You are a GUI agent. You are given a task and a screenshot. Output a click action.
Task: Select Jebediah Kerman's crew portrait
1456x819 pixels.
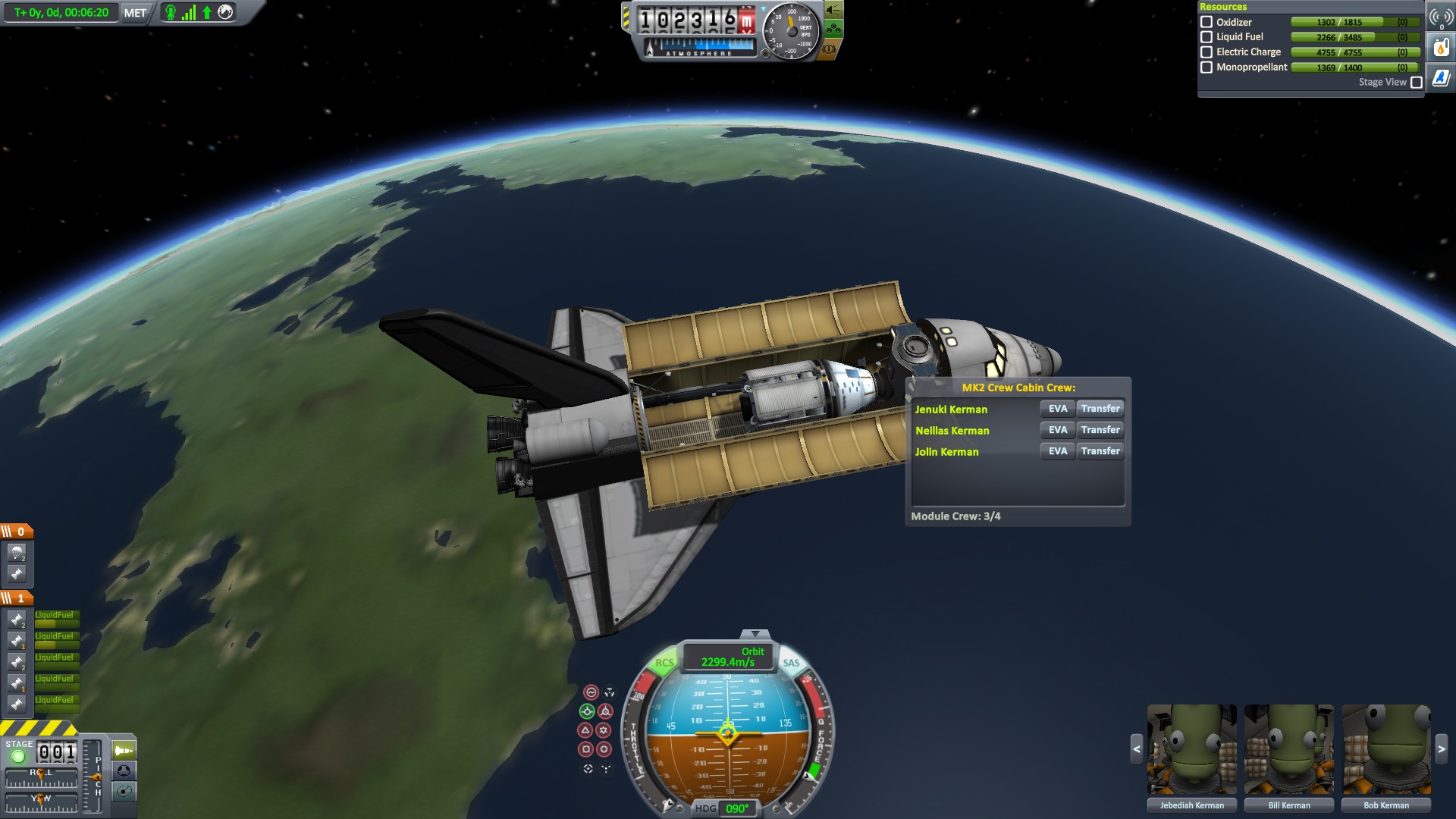(1191, 750)
